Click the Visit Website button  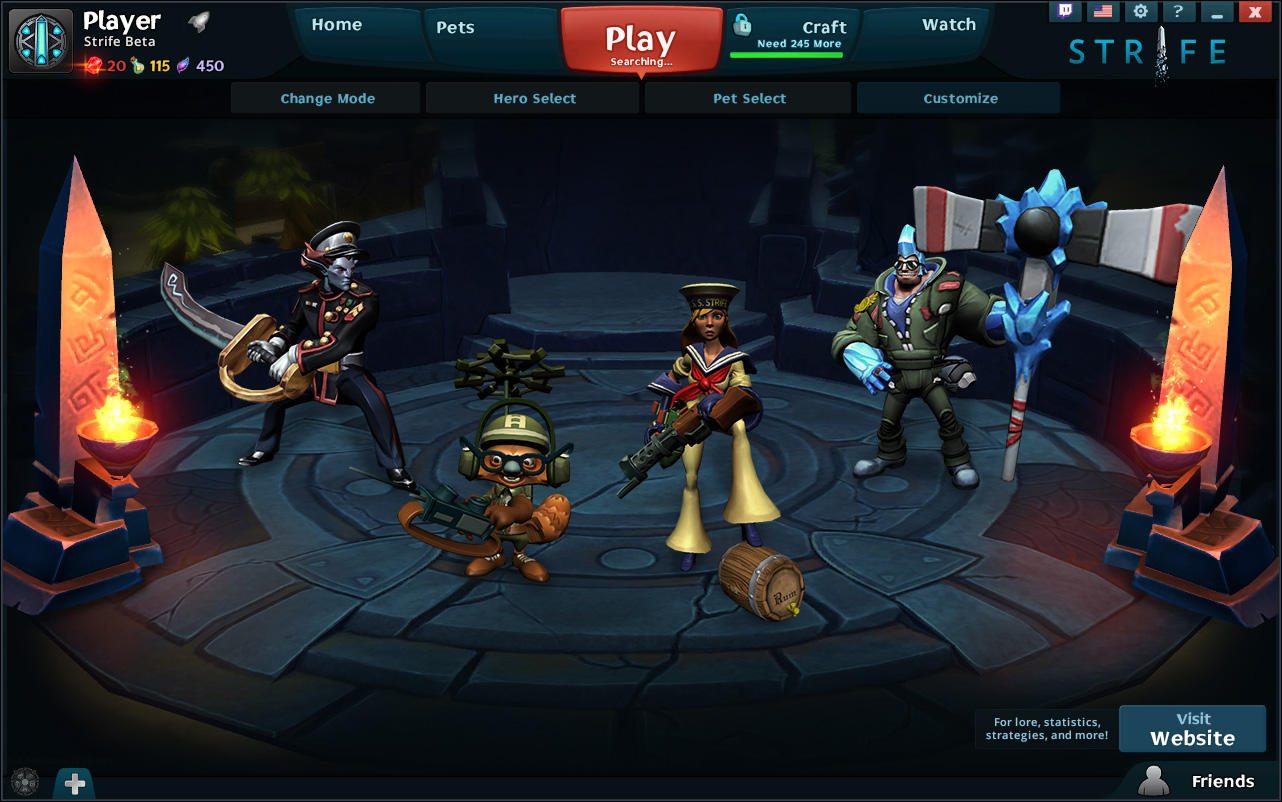(1192, 729)
